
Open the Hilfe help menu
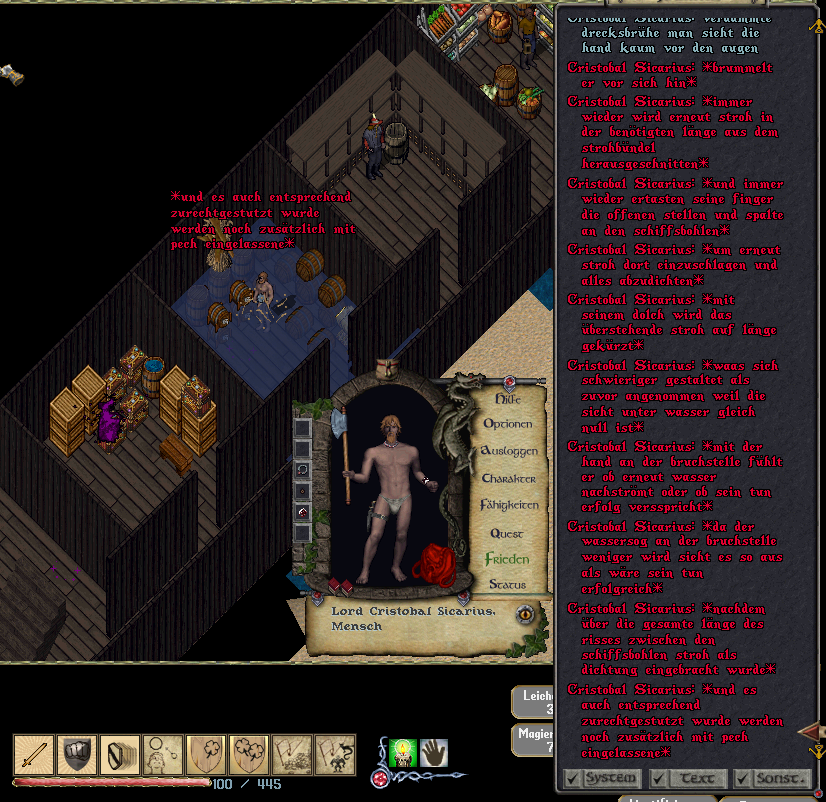[508, 398]
